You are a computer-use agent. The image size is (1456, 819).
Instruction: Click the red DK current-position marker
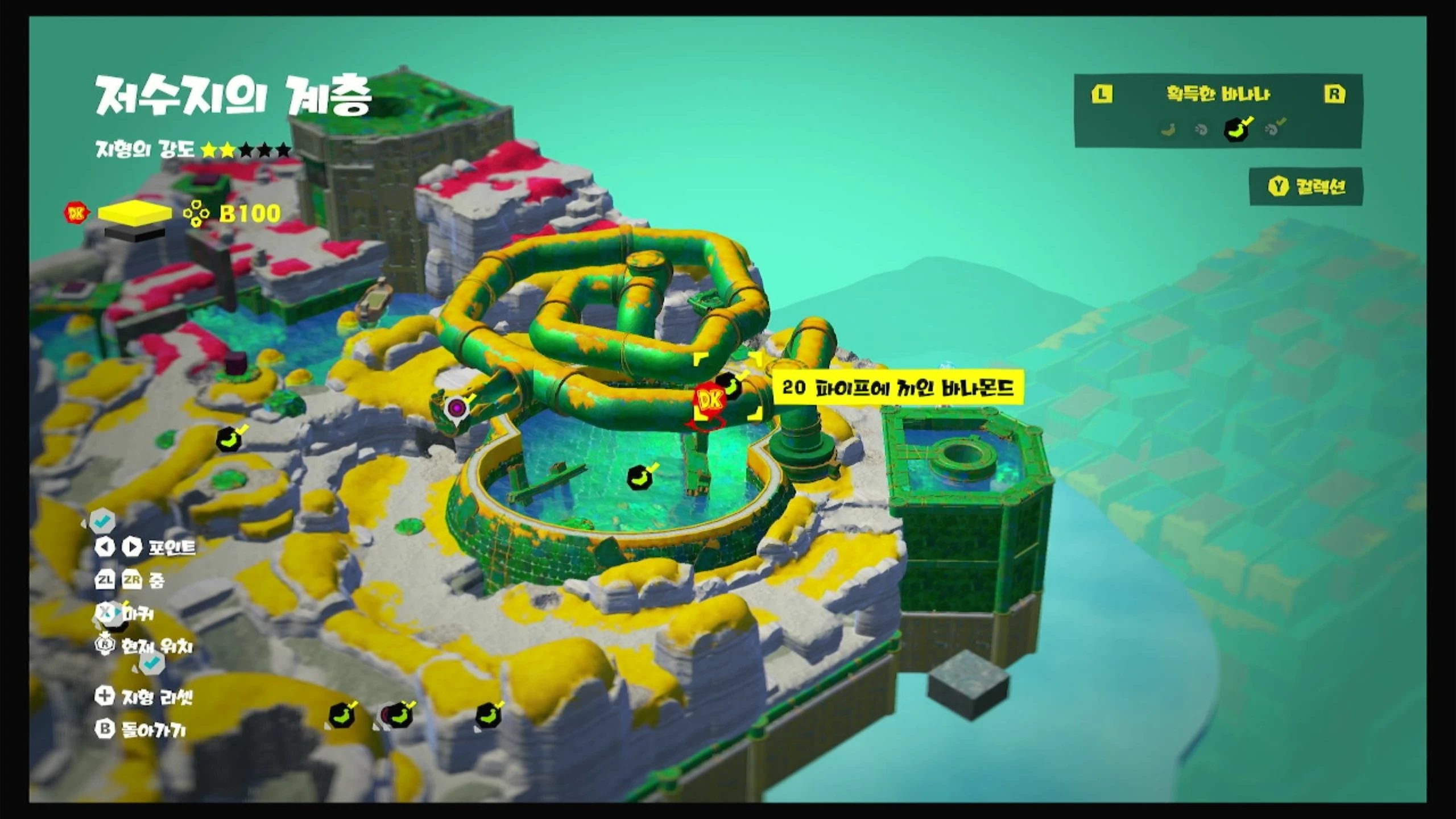(x=709, y=402)
